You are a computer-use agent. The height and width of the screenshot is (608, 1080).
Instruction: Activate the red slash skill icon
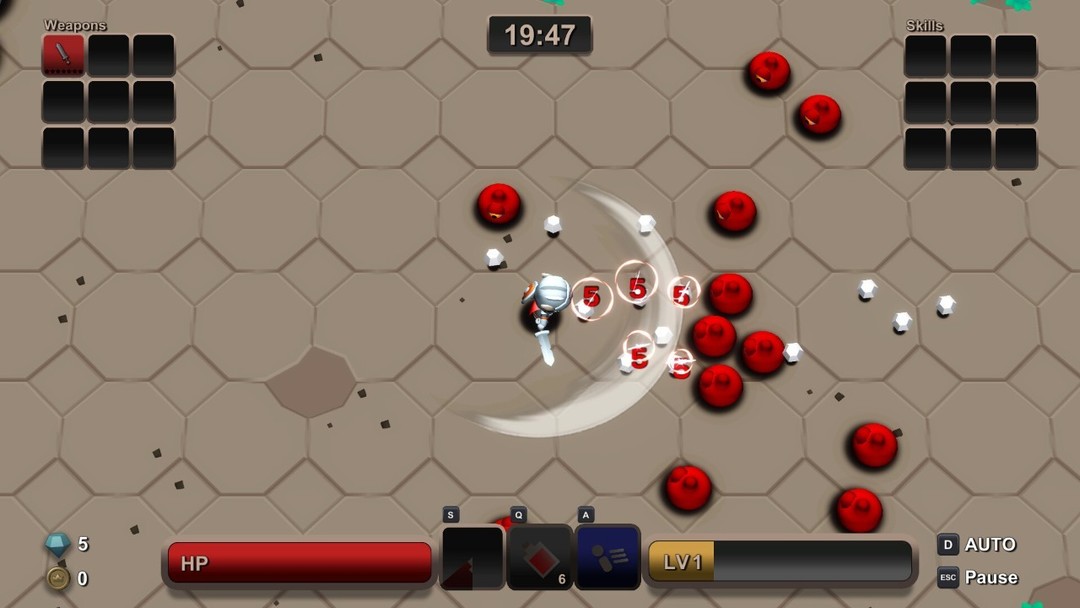tap(472, 558)
